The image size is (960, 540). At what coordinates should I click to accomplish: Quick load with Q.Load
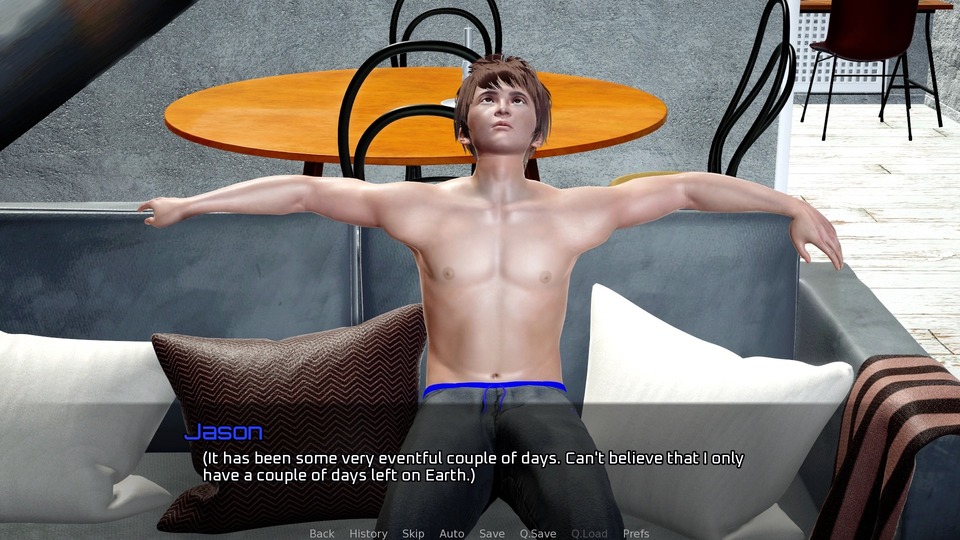pyautogui.click(x=589, y=533)
